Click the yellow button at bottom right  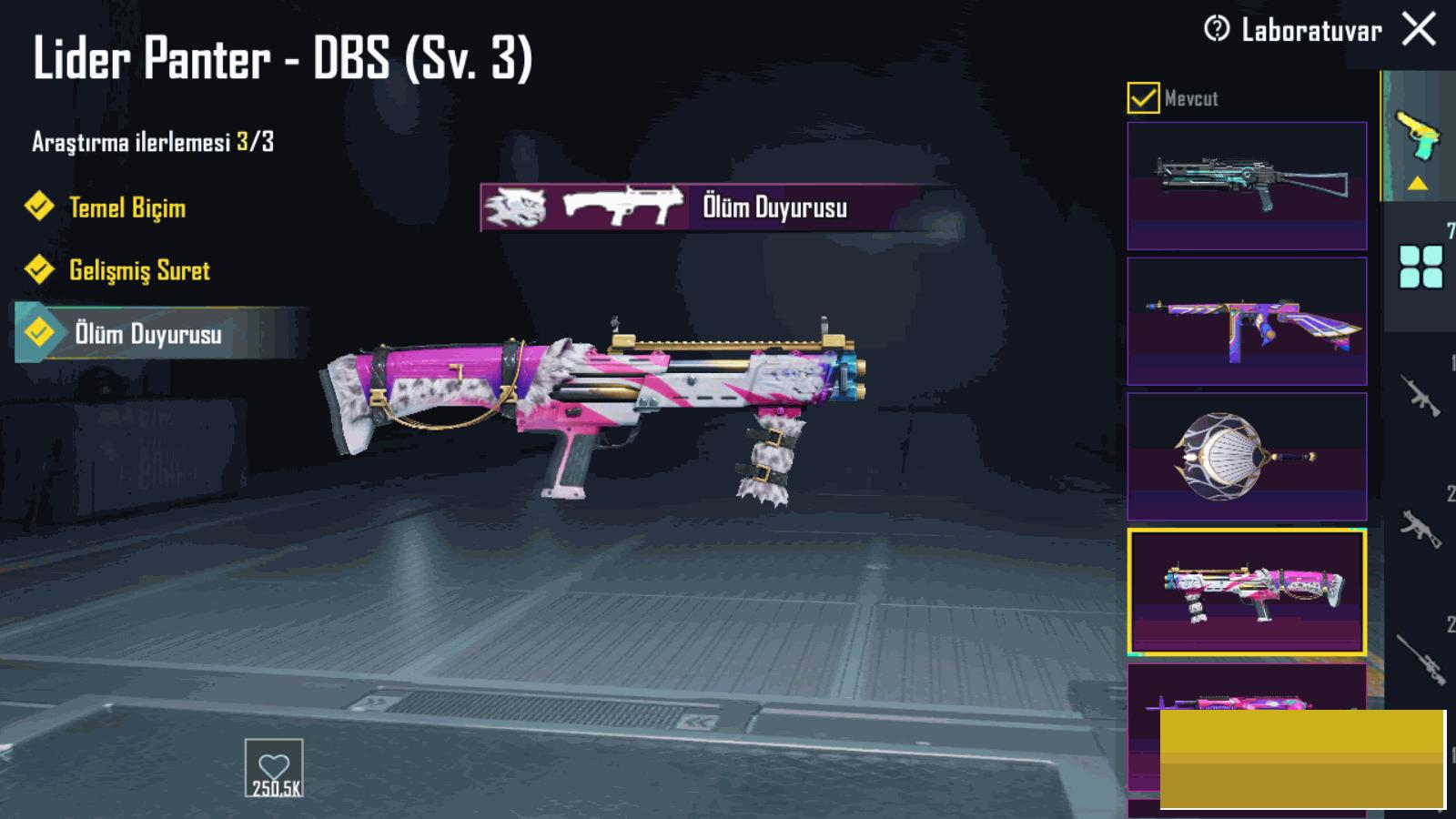pyautogui.click(x=1302, y=760)
